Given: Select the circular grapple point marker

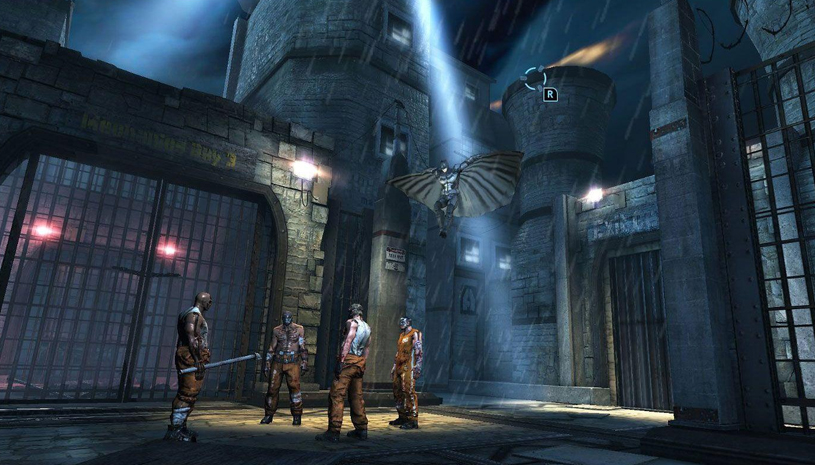Looking at the screenshot, I should pyautogui.click(x=535, y=77).
